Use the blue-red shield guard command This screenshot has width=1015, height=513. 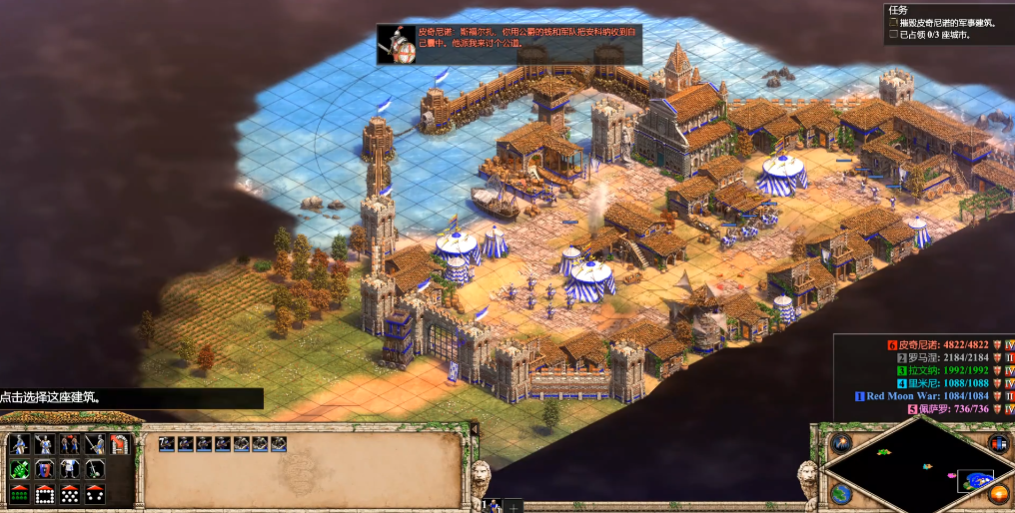tap(45, 469)
